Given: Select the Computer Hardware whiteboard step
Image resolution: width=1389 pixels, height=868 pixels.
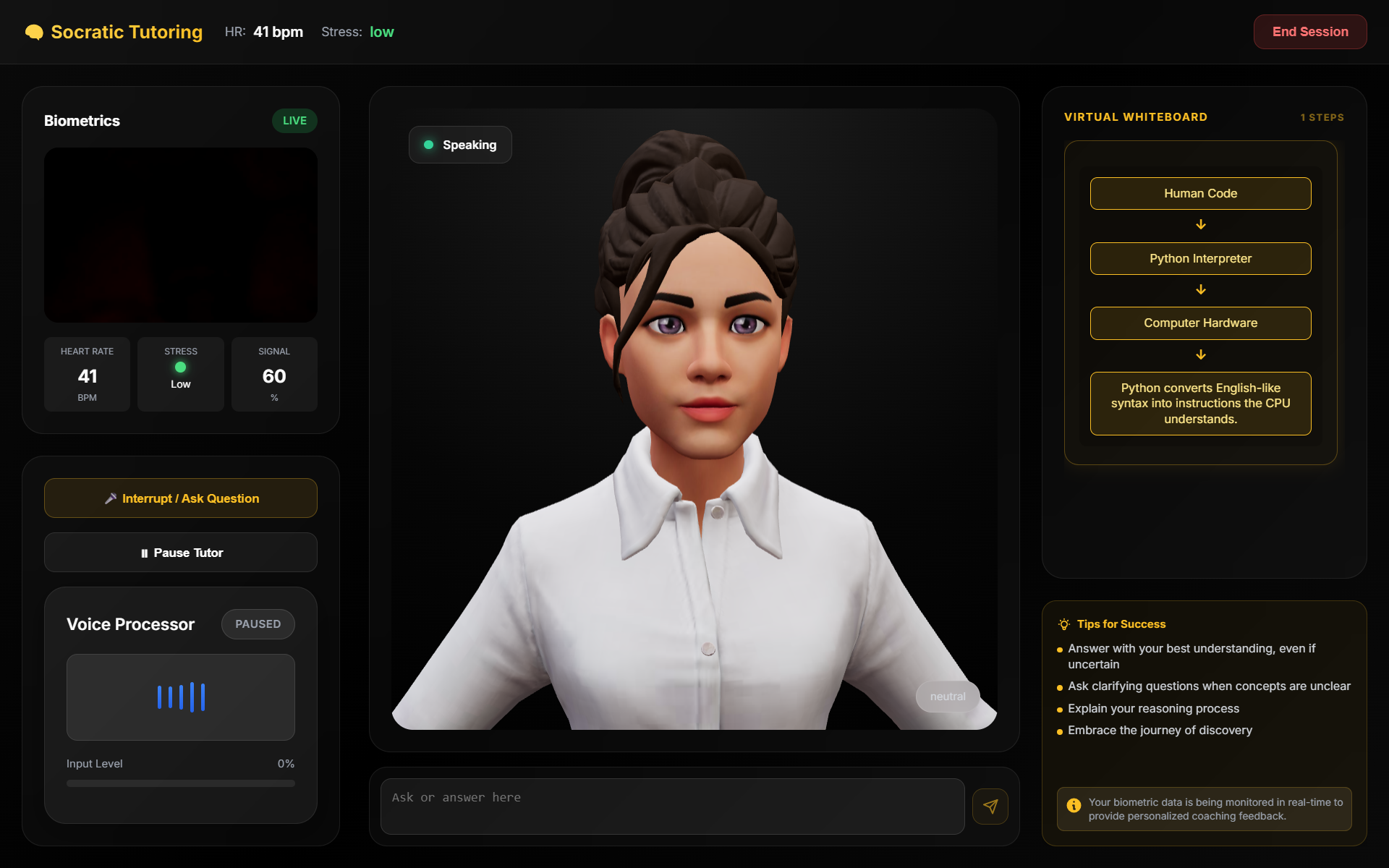Looking at the screenshot, I should [x=1200, y=323].
